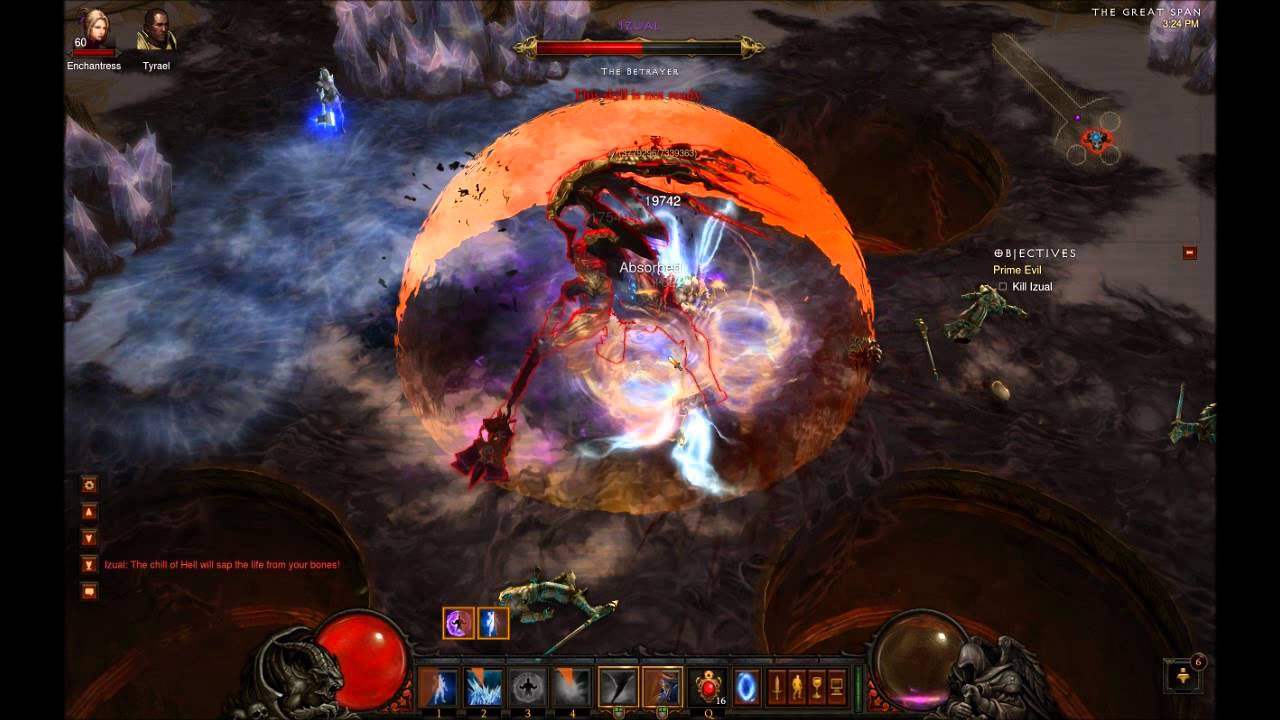The width and height of the screenshot is (1280, 720).
Task: Select the tornado left-mouse skill
Action: 618,687
